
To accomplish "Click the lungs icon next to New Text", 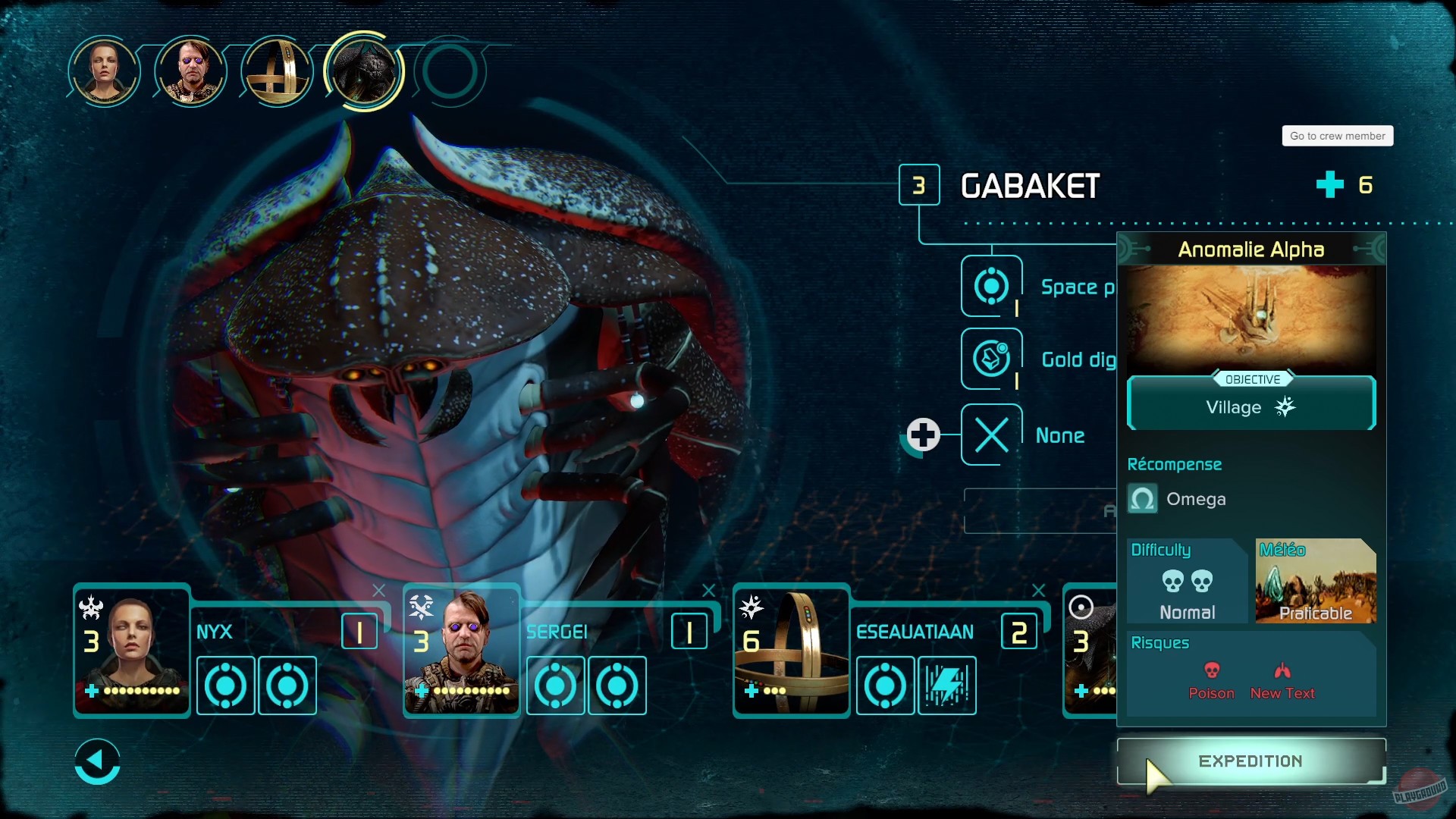I will click(1282, 670).
